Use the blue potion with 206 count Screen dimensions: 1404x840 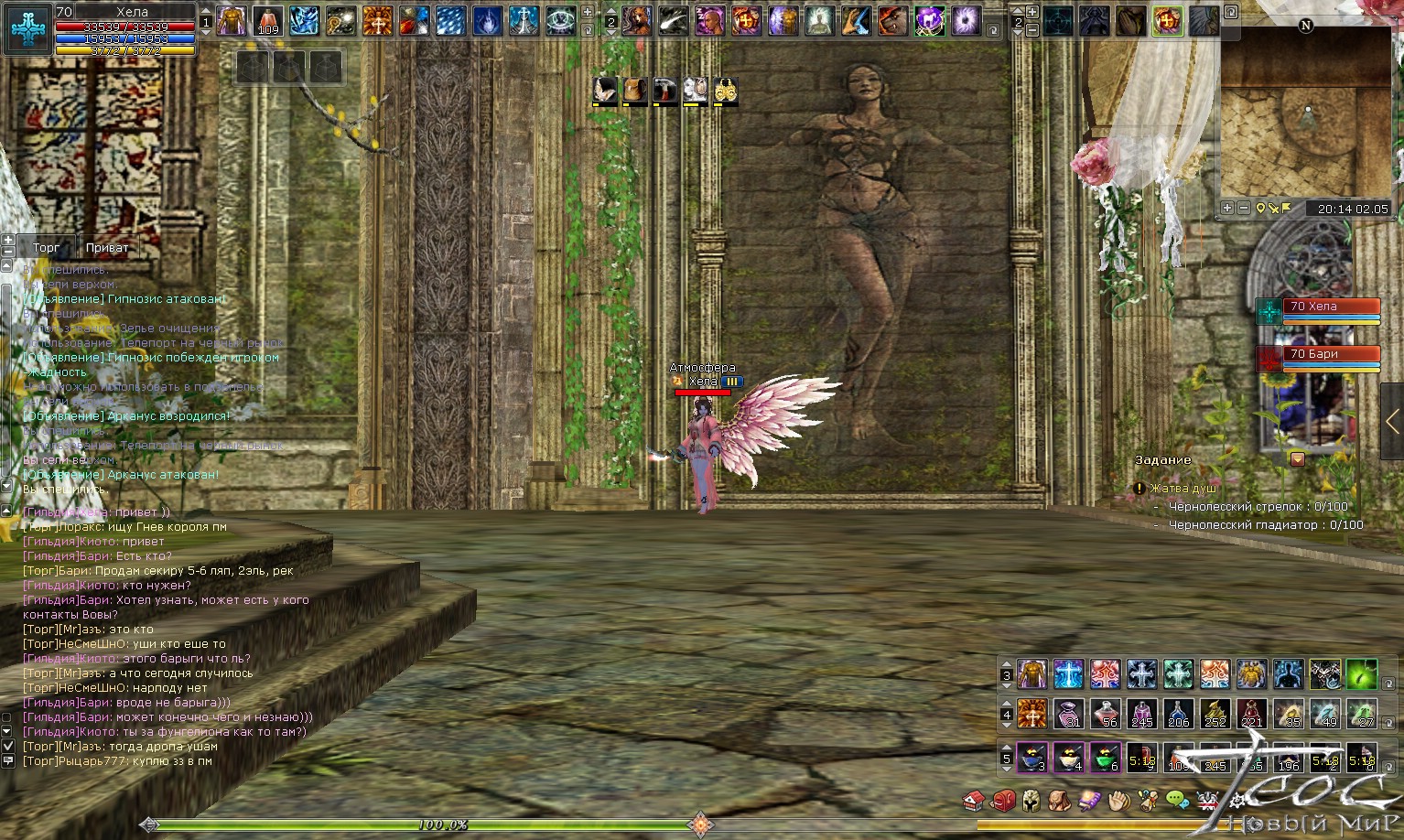click(x=1179, y=714)
